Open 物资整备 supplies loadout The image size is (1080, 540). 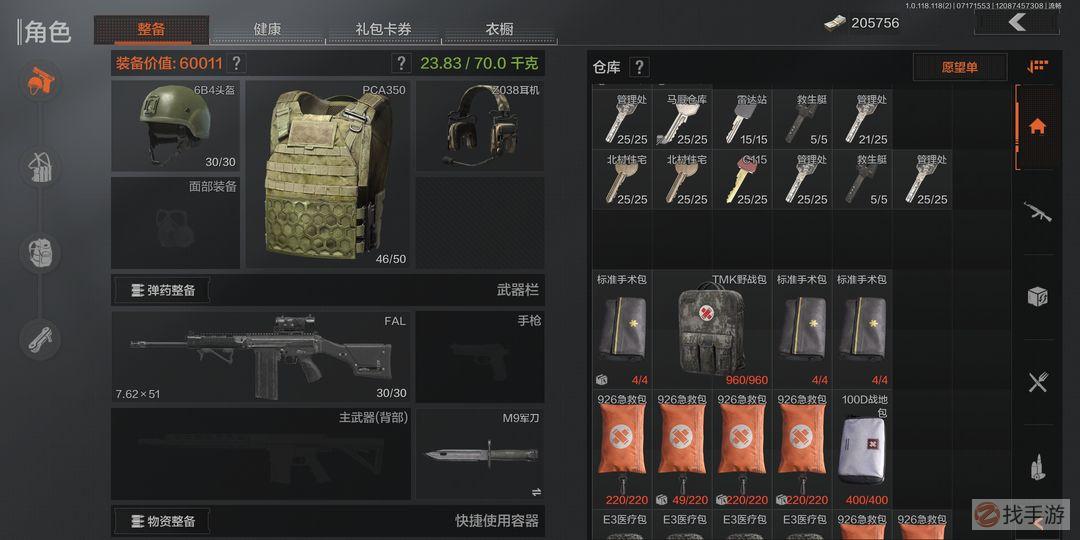162,520
